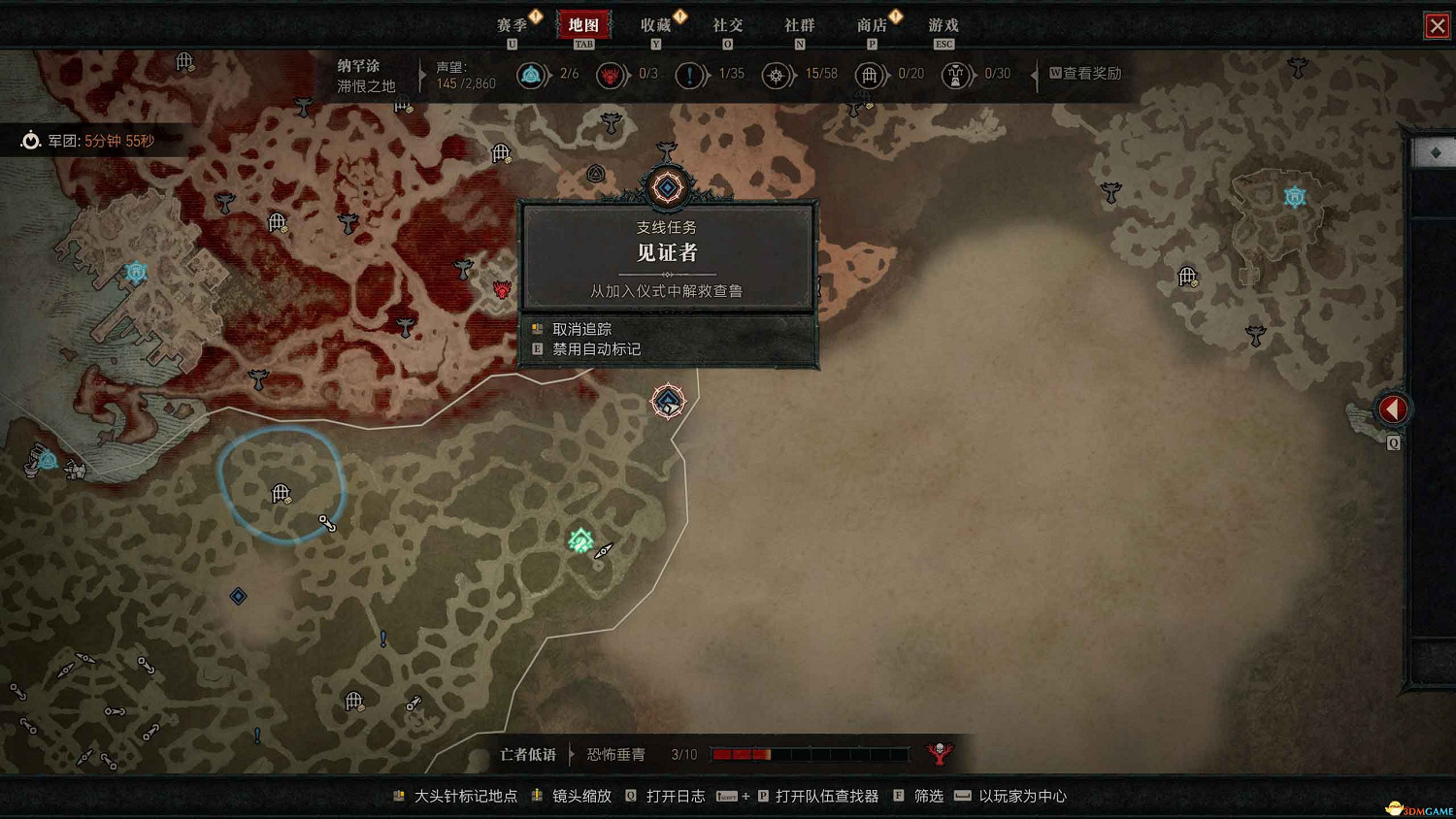Click the dungeon counter icon showing 0/20

[871, 75]
